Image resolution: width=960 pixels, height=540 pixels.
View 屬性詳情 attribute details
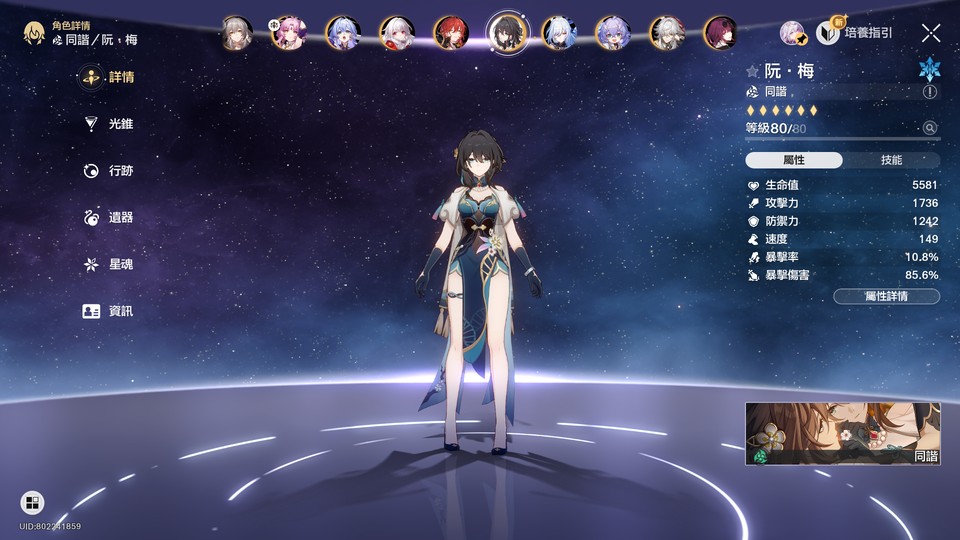click(886, 296)
